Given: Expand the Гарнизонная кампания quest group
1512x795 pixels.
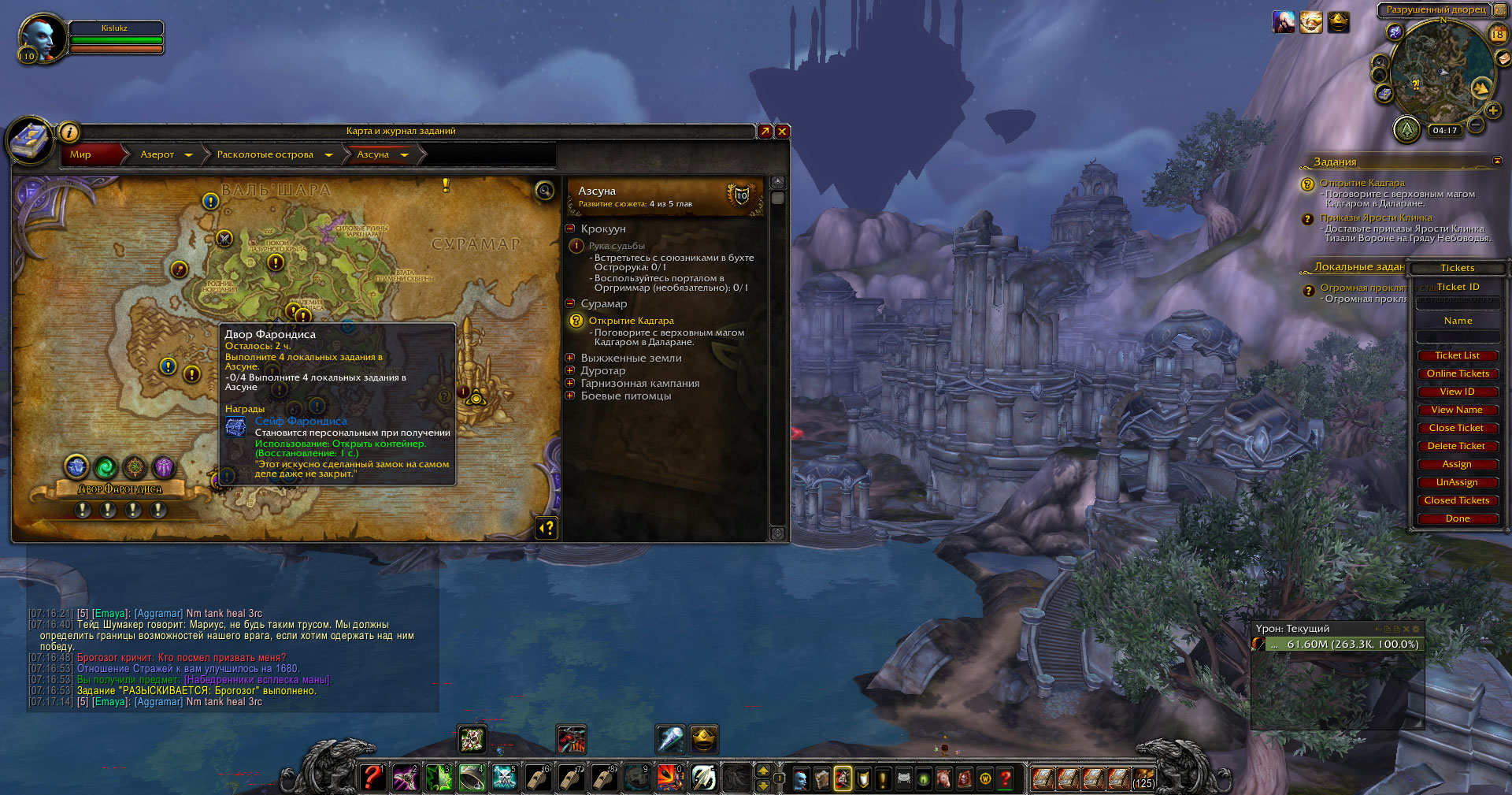Looking at the screenshot, I should 570,383.
